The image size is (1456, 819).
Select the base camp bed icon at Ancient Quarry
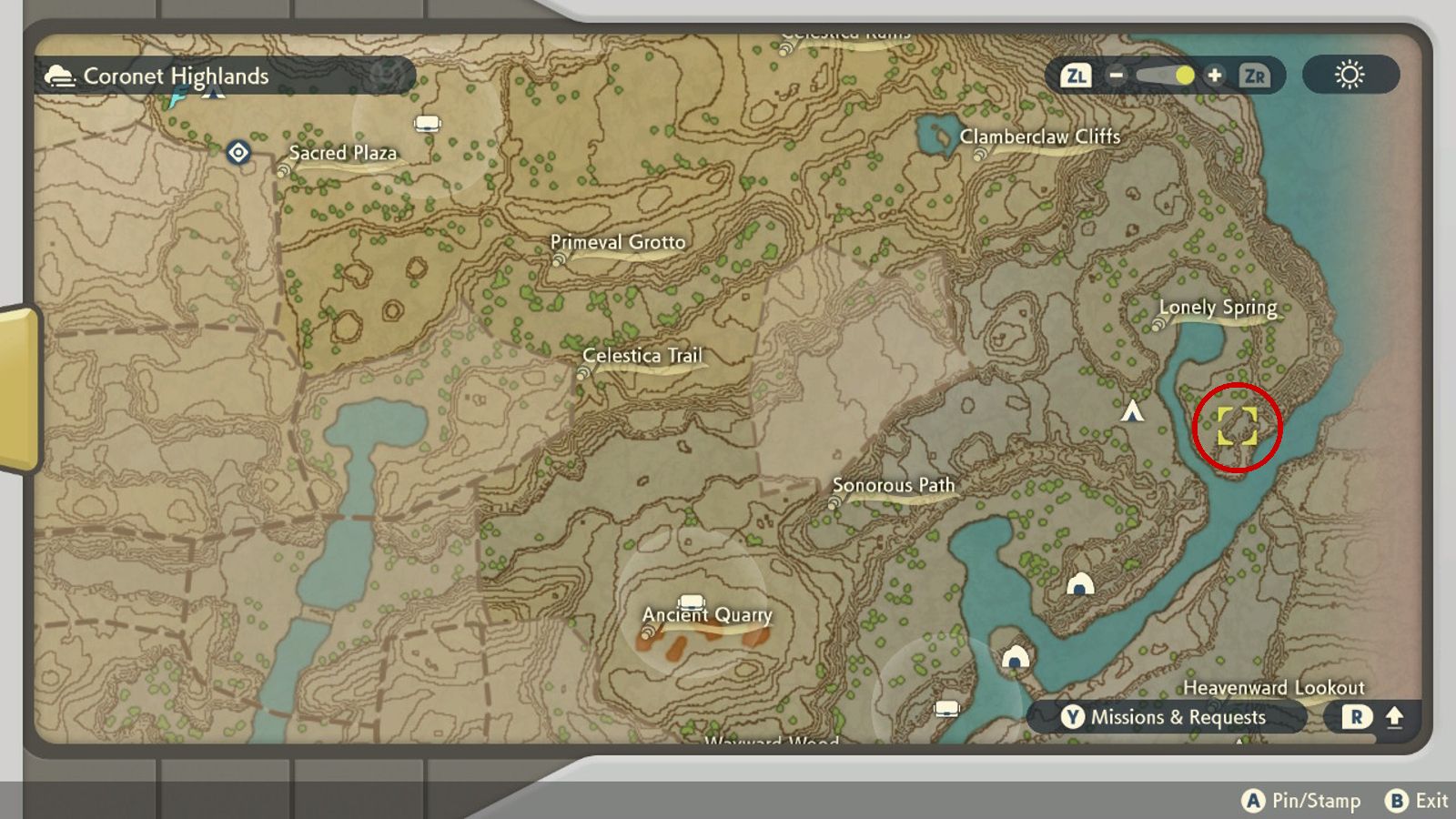click(692, 602)
